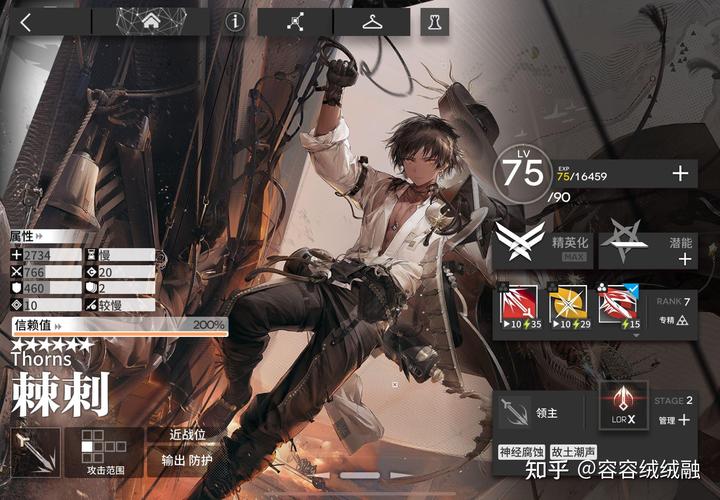Go back with the top-left arrow
This screenshot has width=720, height=500.
pyautogui.click(x=26, y=22)
